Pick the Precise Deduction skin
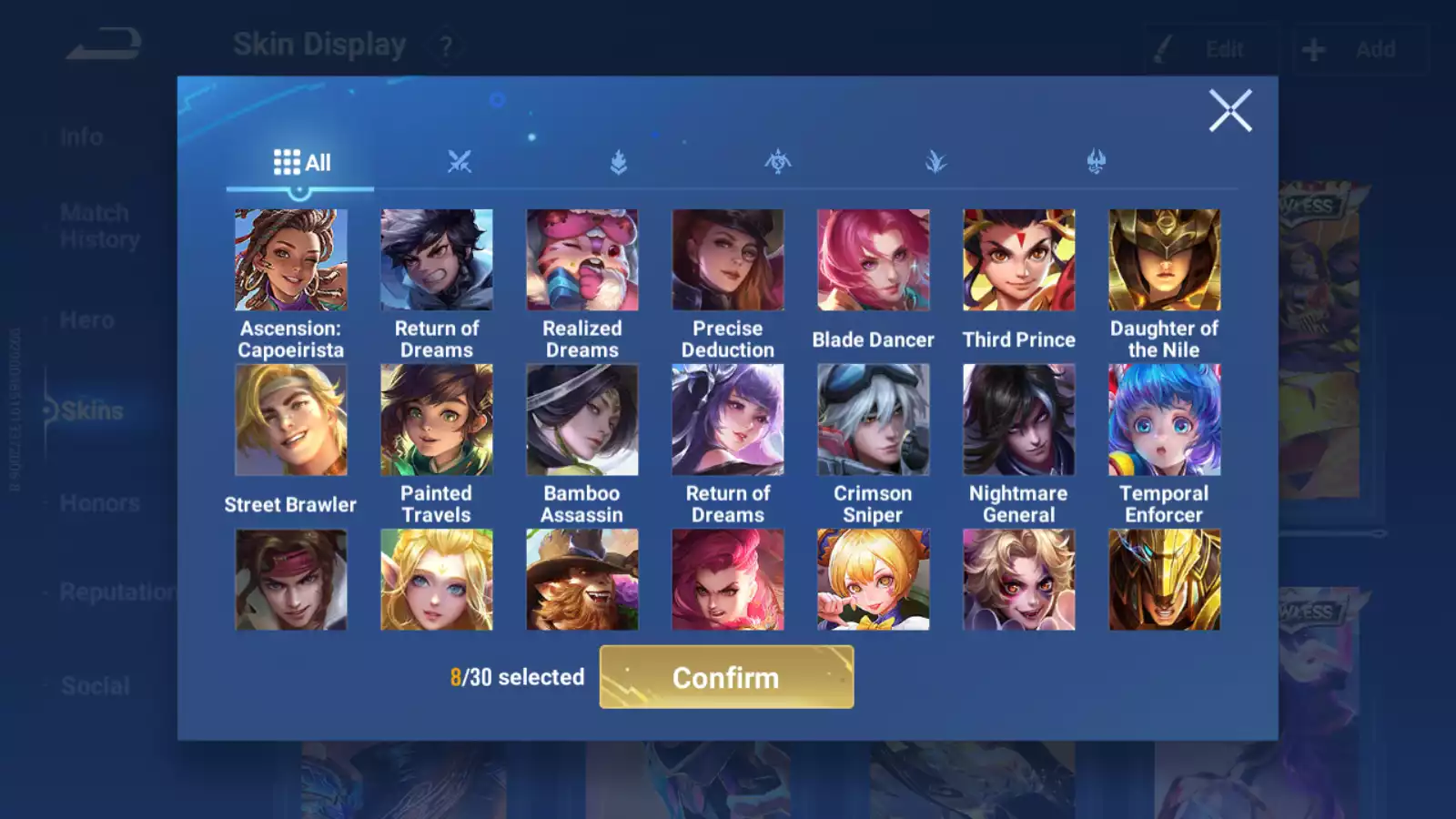Screen dimensions: 1456x819 tap(728, 260)
